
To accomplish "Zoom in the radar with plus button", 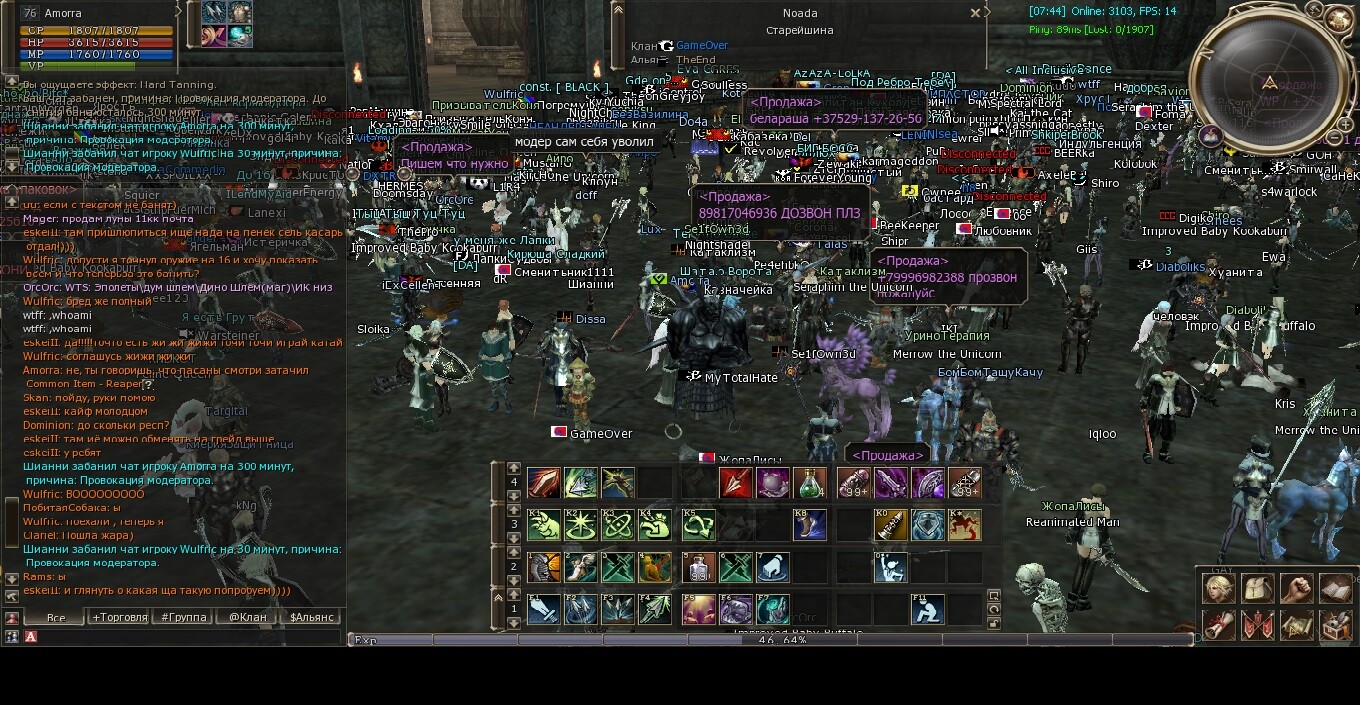I will (1345, 125).
